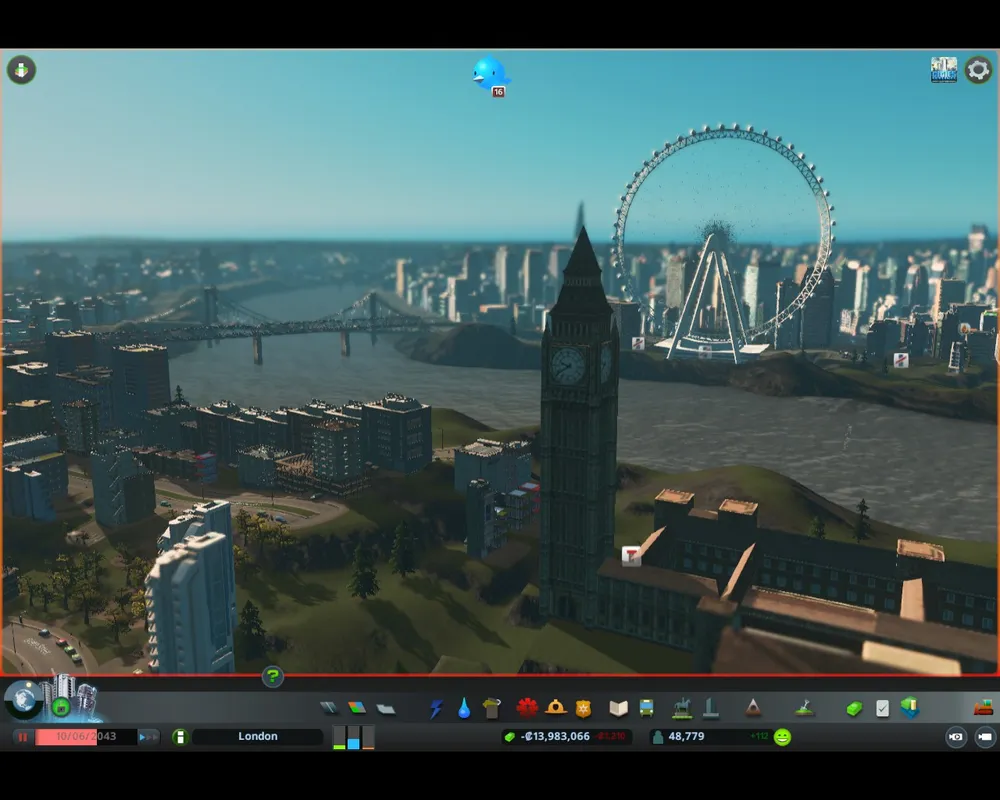Open the Economy money panel
The height and width of the screenshot is (800, 1000).
point(853,708)
